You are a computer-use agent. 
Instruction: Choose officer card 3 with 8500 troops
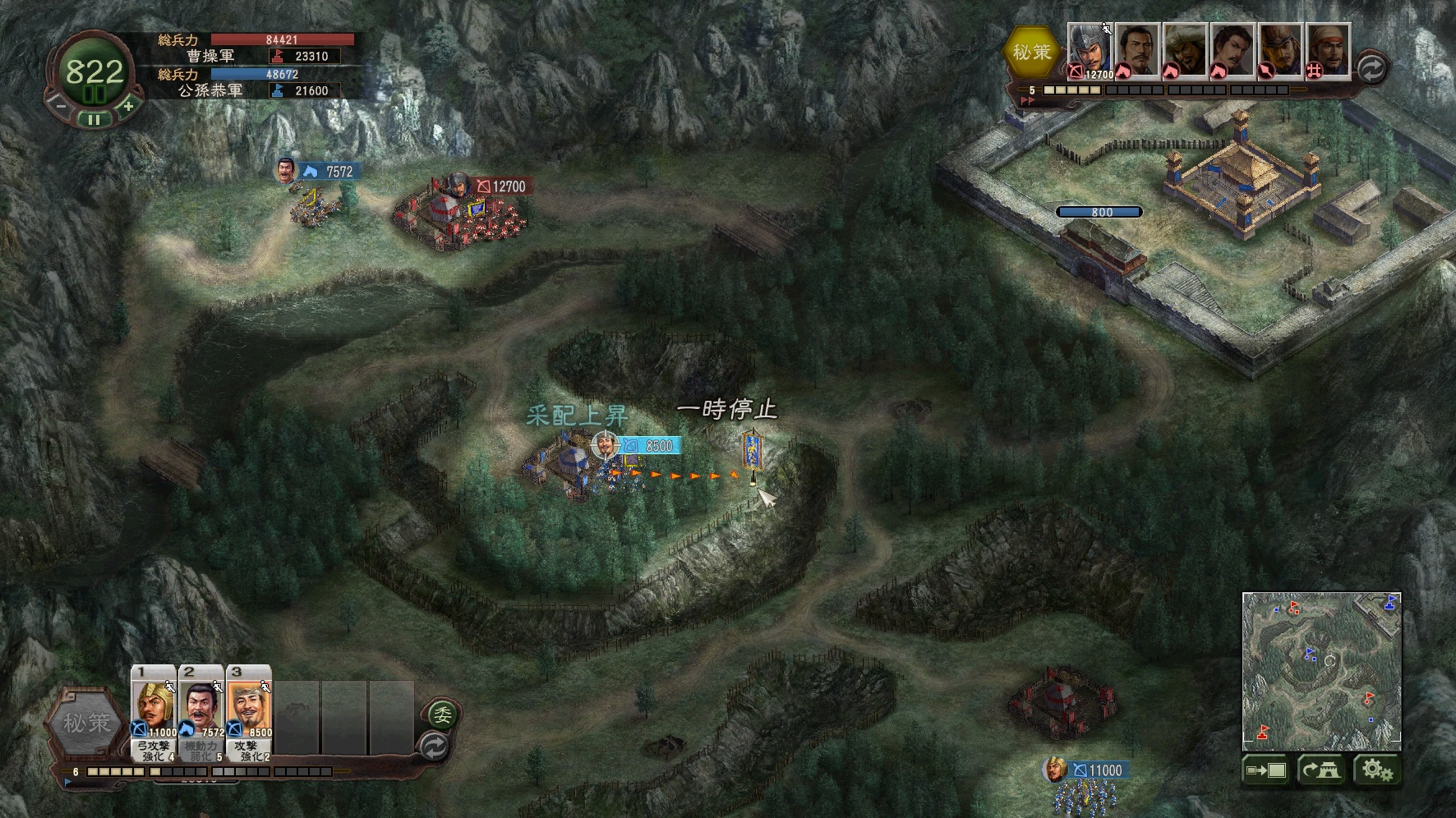coord(249,712)
